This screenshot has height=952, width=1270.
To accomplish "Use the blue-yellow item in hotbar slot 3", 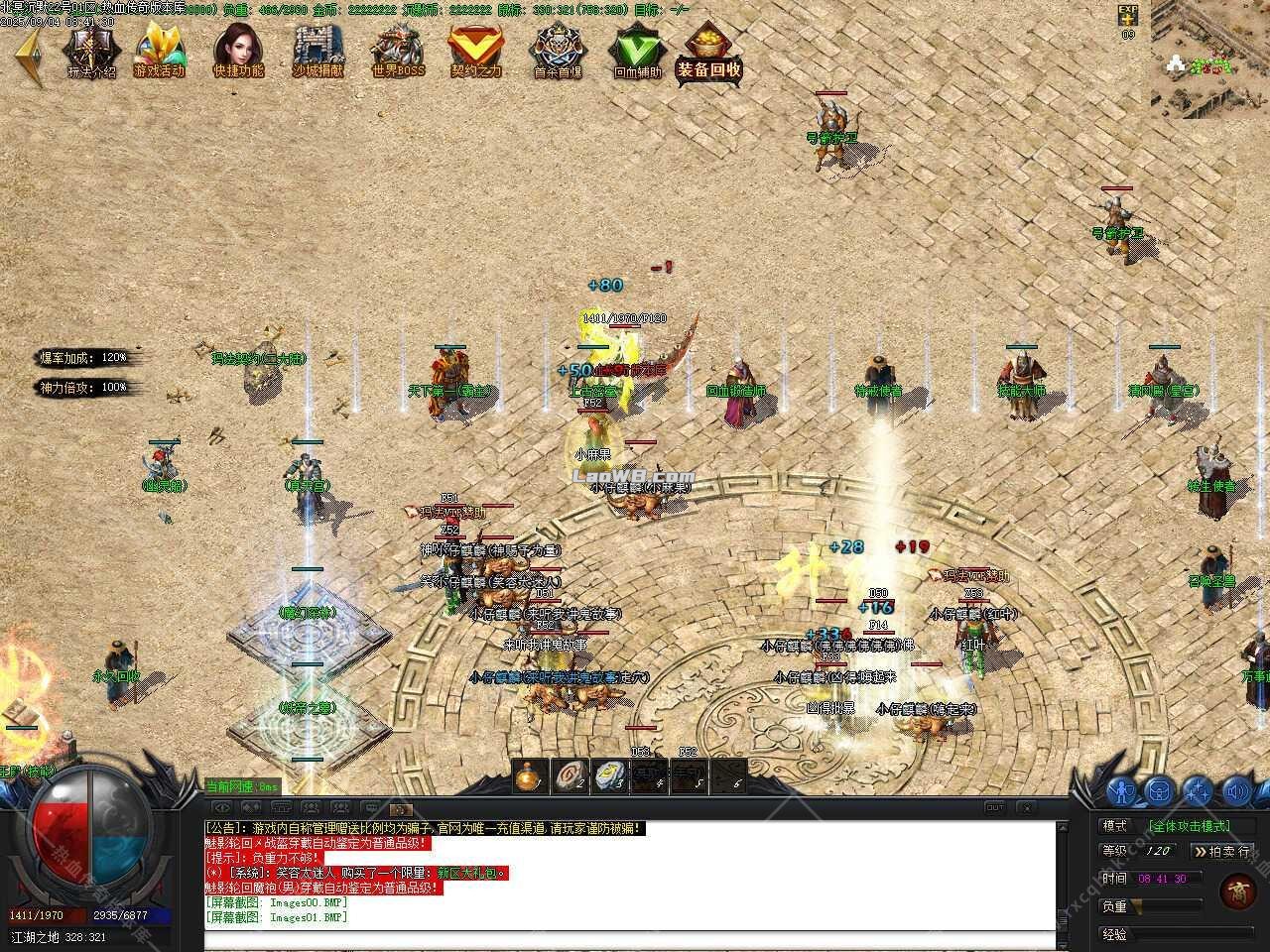I will [x=610, y=776].
